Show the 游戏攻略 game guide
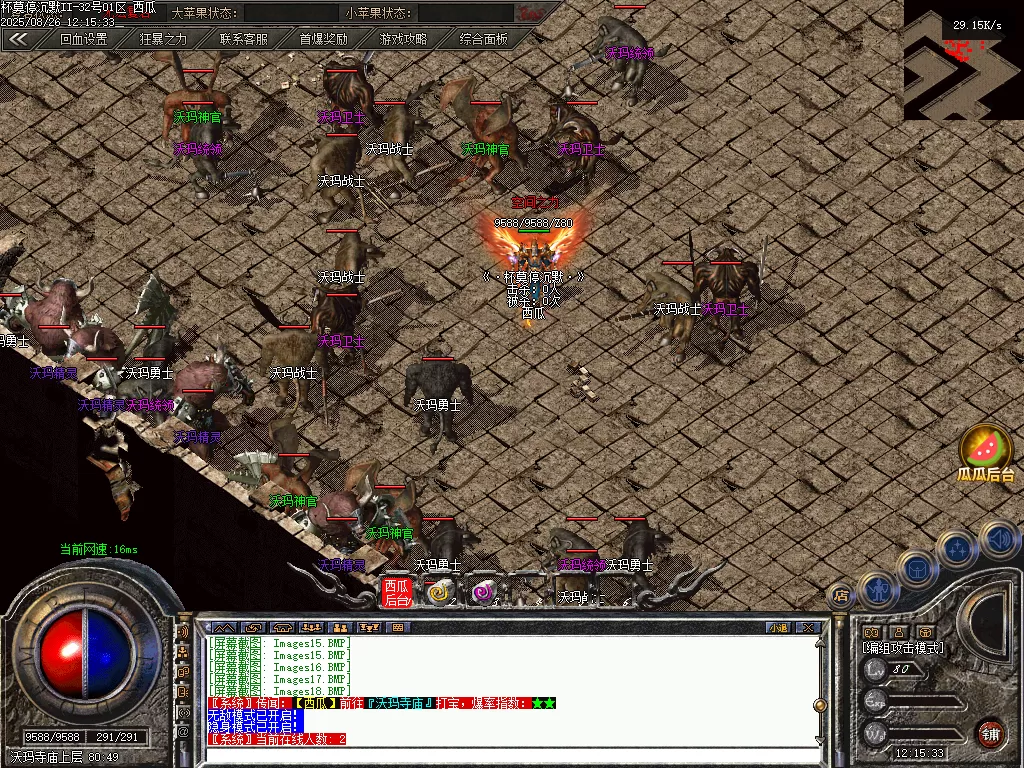Viewport: 1024px width, 768px height. (403, 39)
